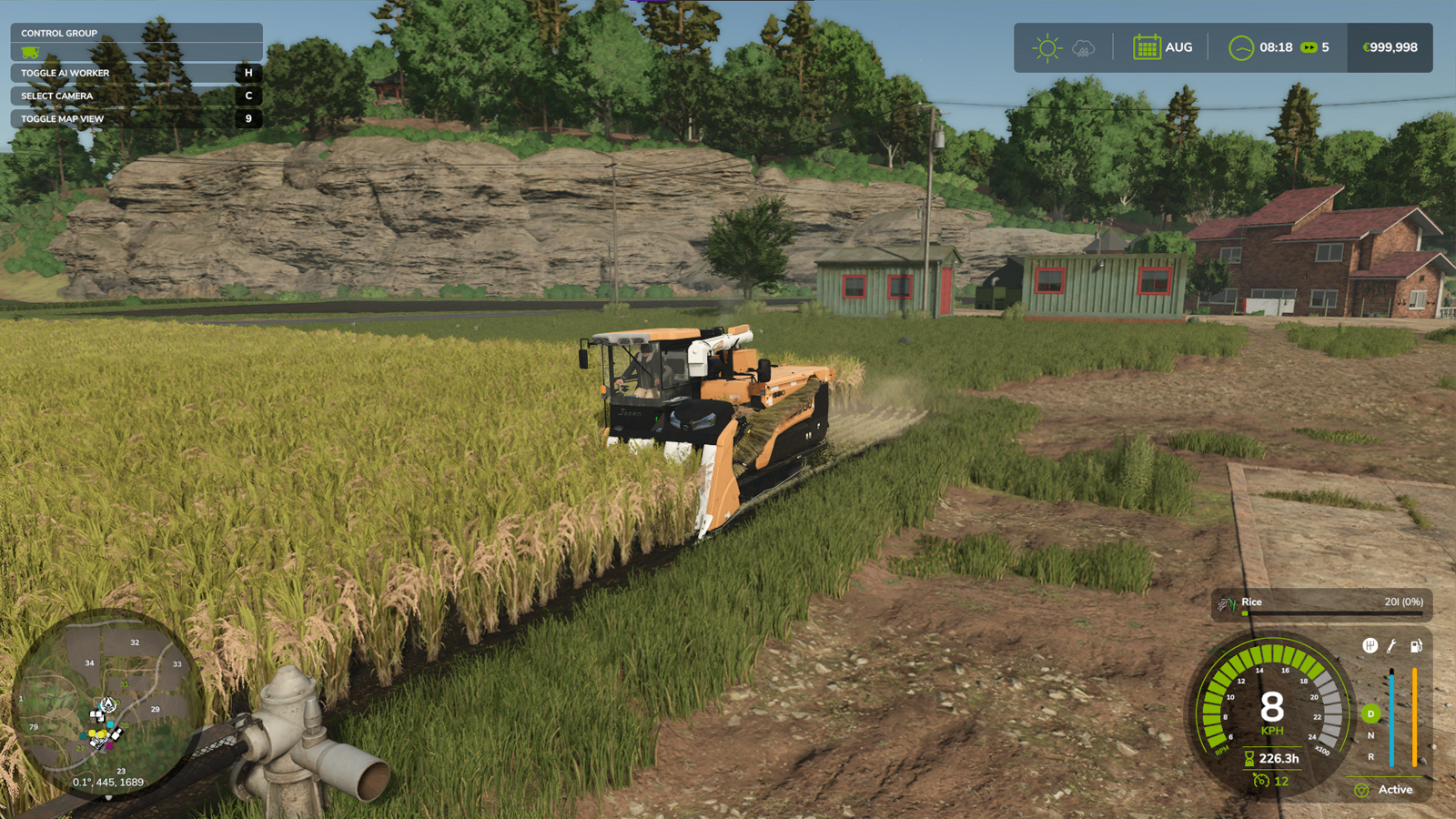Select Neutral gear indicator N
Viewport: 1456px width, 819px height.
(x=1370, y=734)
